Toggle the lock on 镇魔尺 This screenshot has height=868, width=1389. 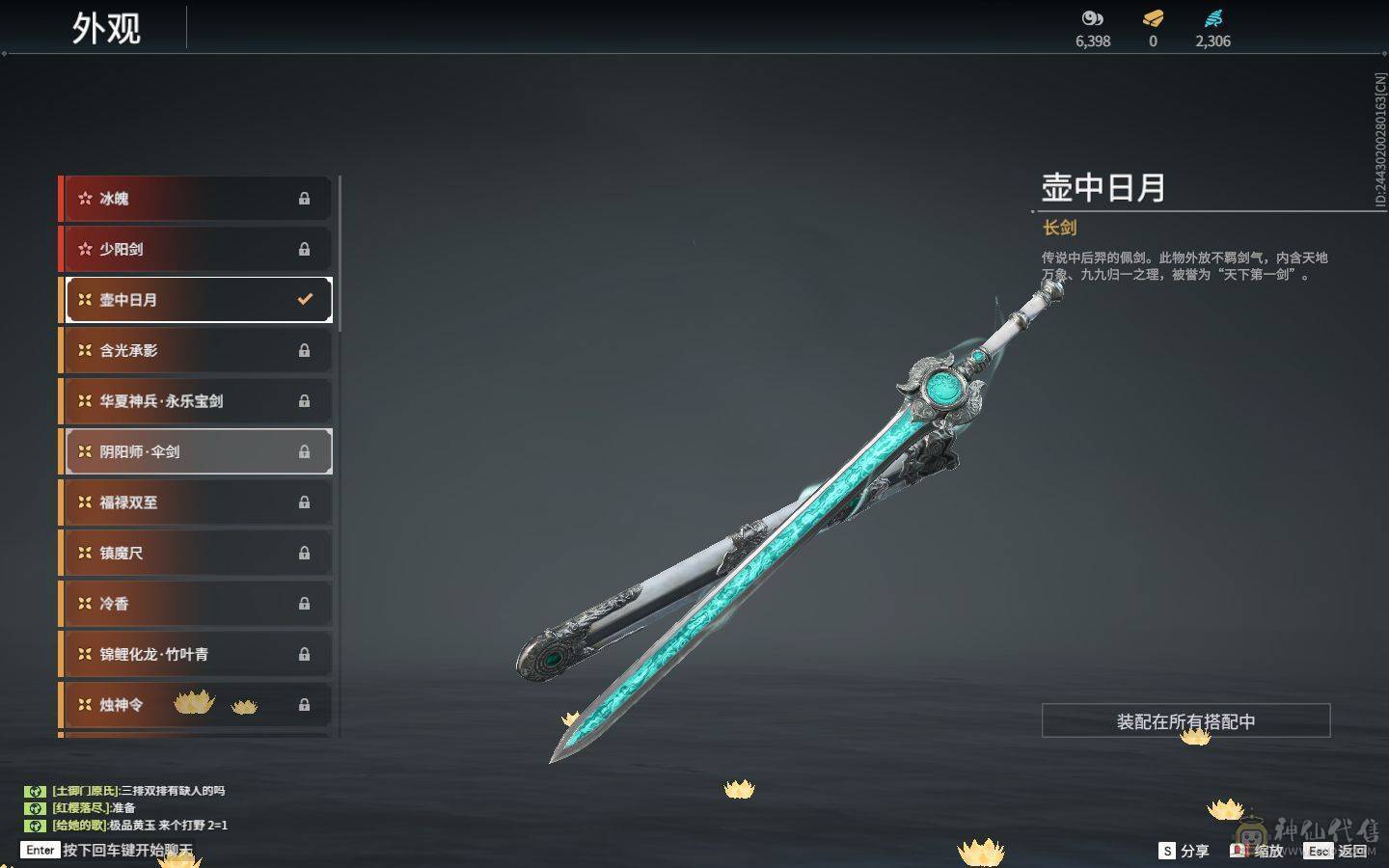305,553
